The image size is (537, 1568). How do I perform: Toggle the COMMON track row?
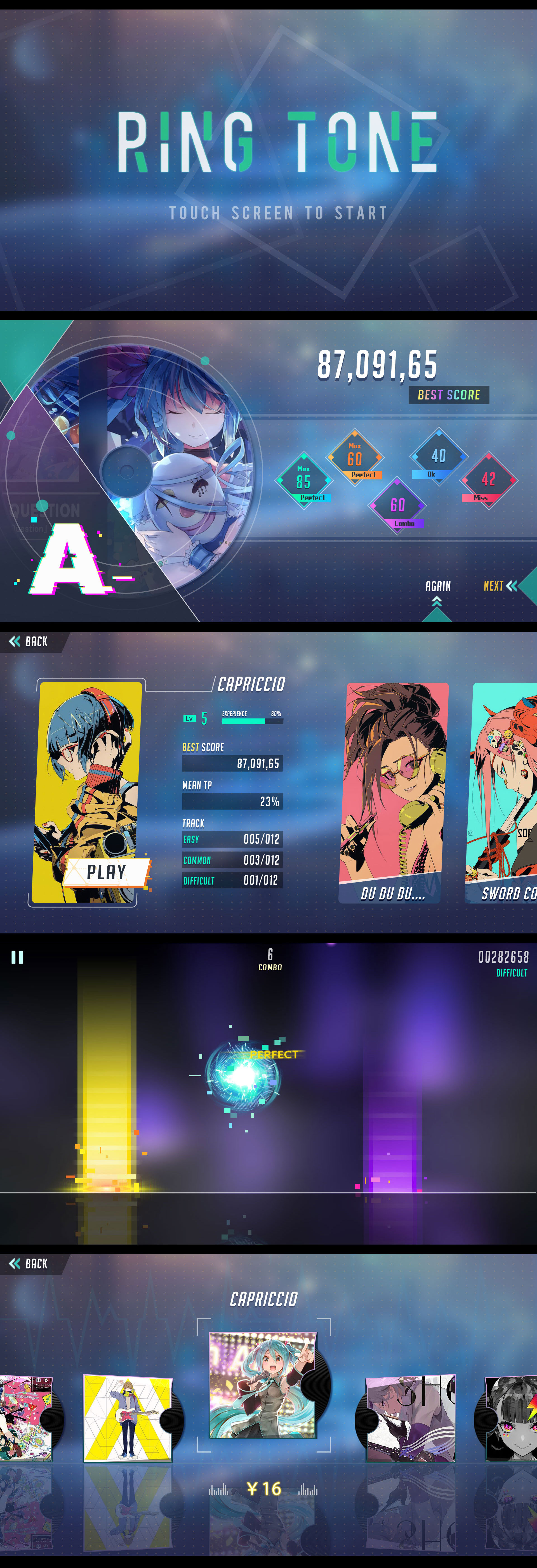[233, 860]
